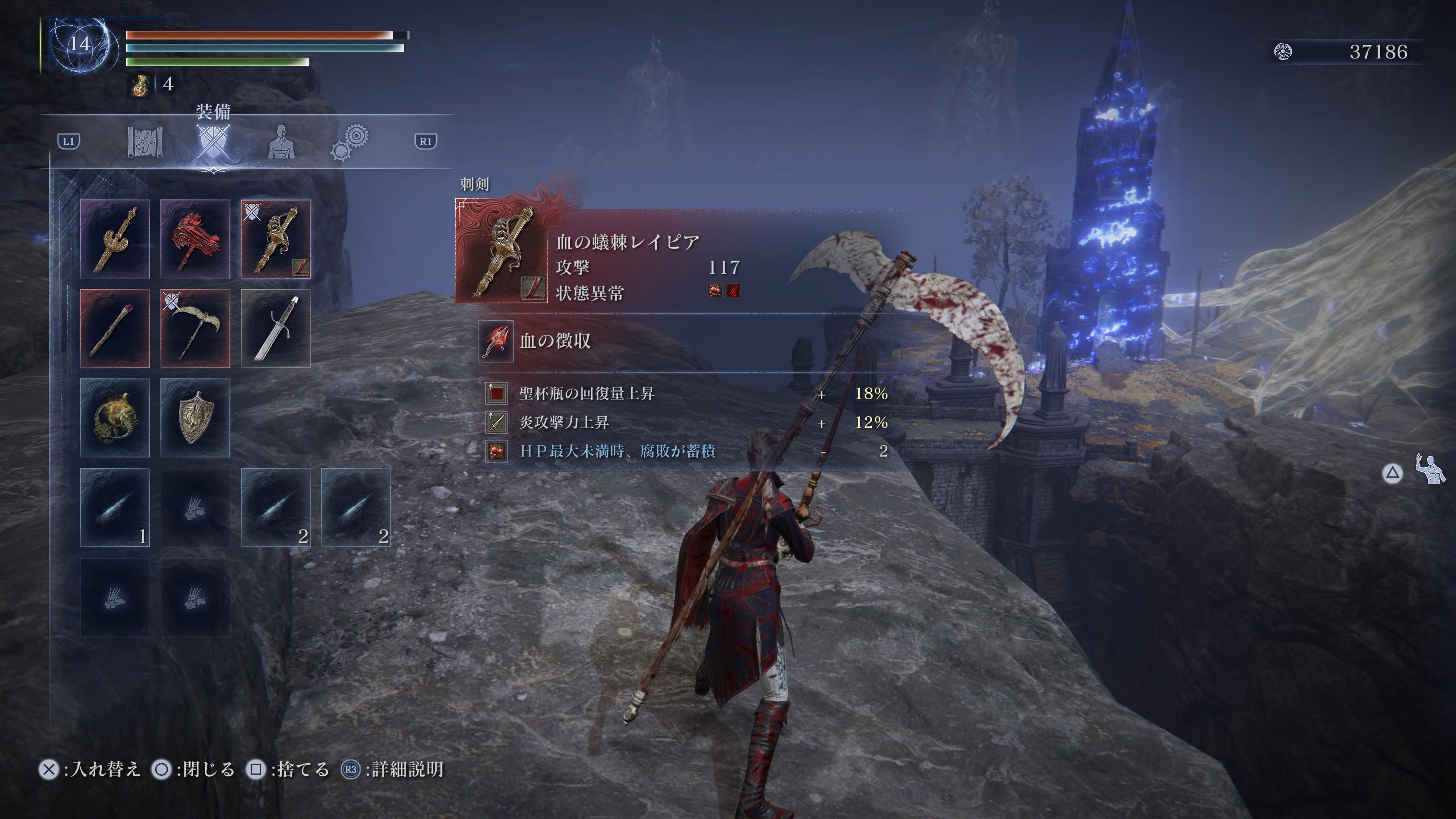Viewport: 1456px width, 819px height.
Task: Switch to the gears settings tab
Action: click(350, 141)
